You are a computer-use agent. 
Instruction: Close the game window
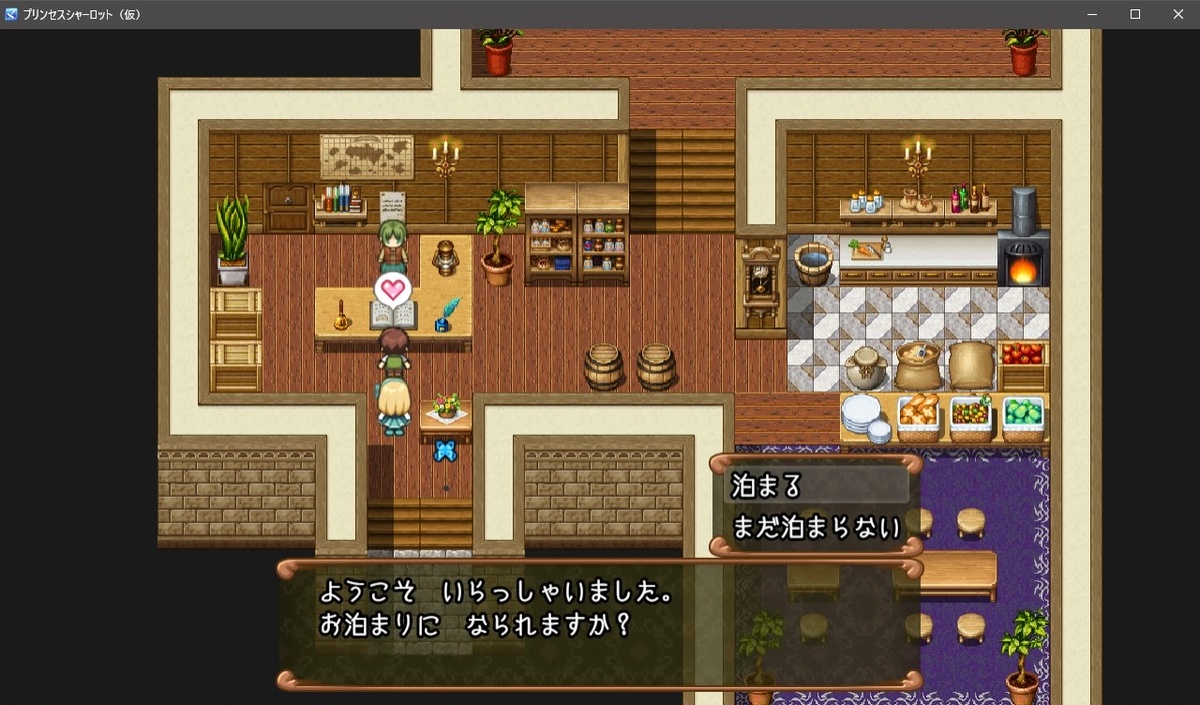pyautogui.click(x=1177, y=14)
